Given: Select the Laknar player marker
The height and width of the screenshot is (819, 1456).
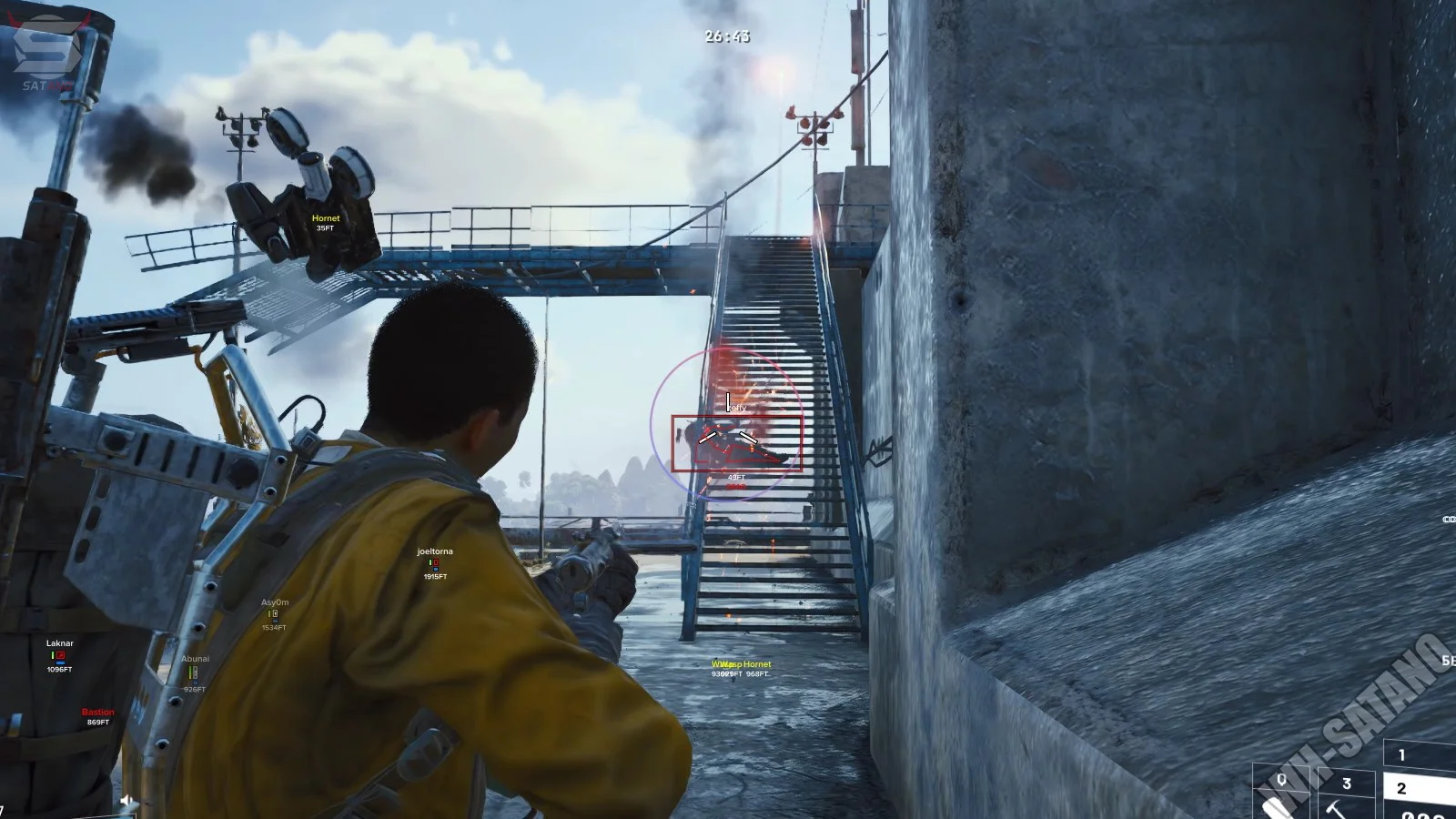Looking at the screenshot, I should point(60,654).
